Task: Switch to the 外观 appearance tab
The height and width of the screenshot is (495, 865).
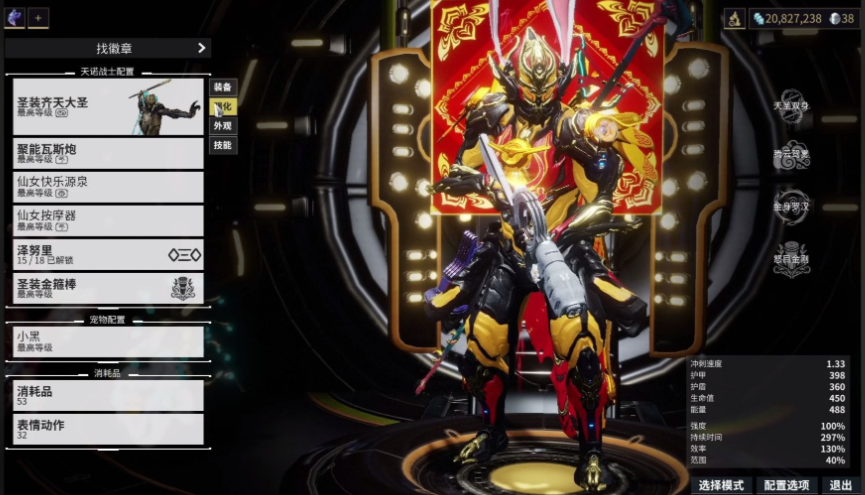Action: (x=223, y=126)
